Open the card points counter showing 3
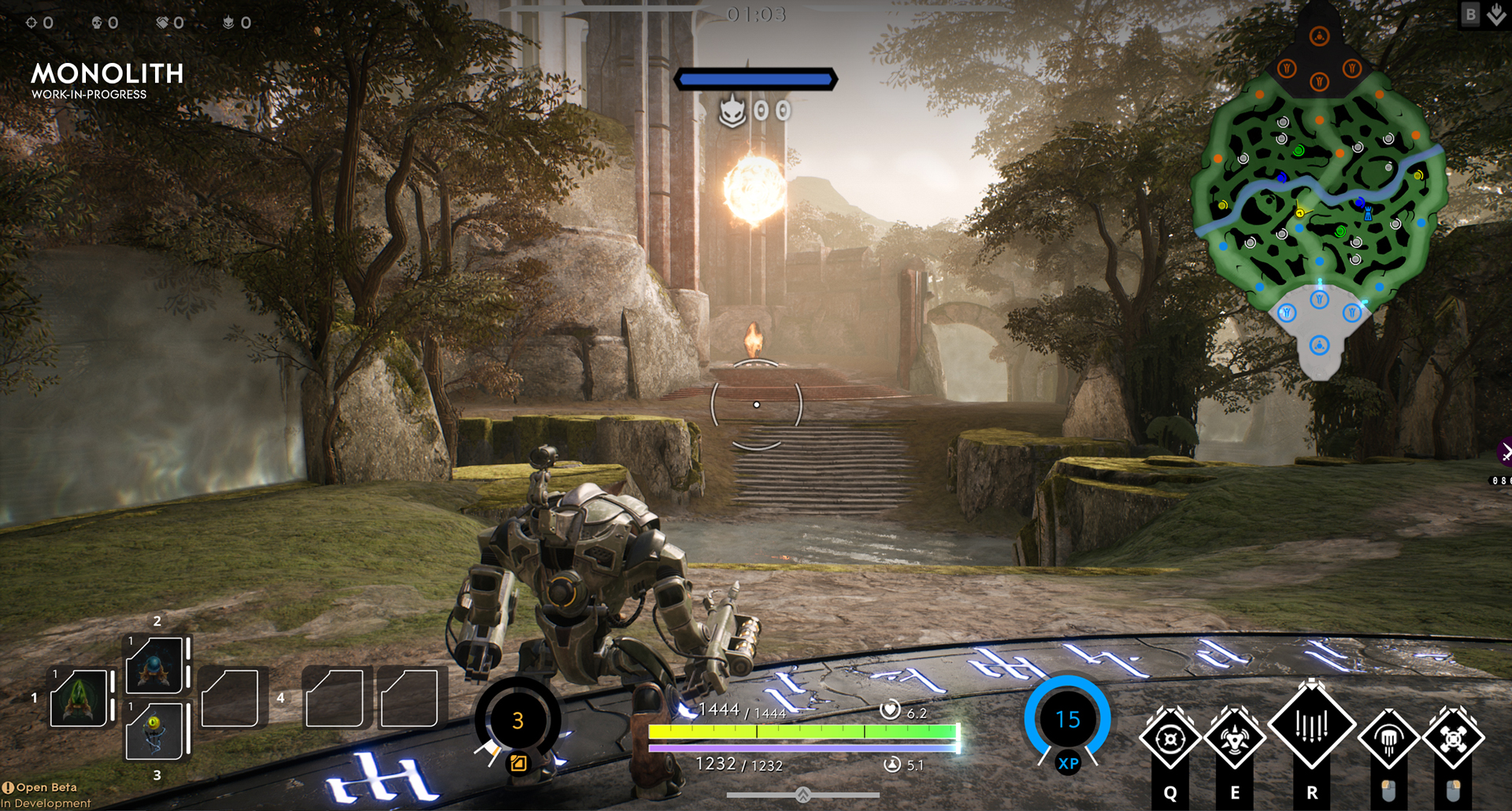The image size is (1512, 811). pyautogui.click(x=517, y=720)
